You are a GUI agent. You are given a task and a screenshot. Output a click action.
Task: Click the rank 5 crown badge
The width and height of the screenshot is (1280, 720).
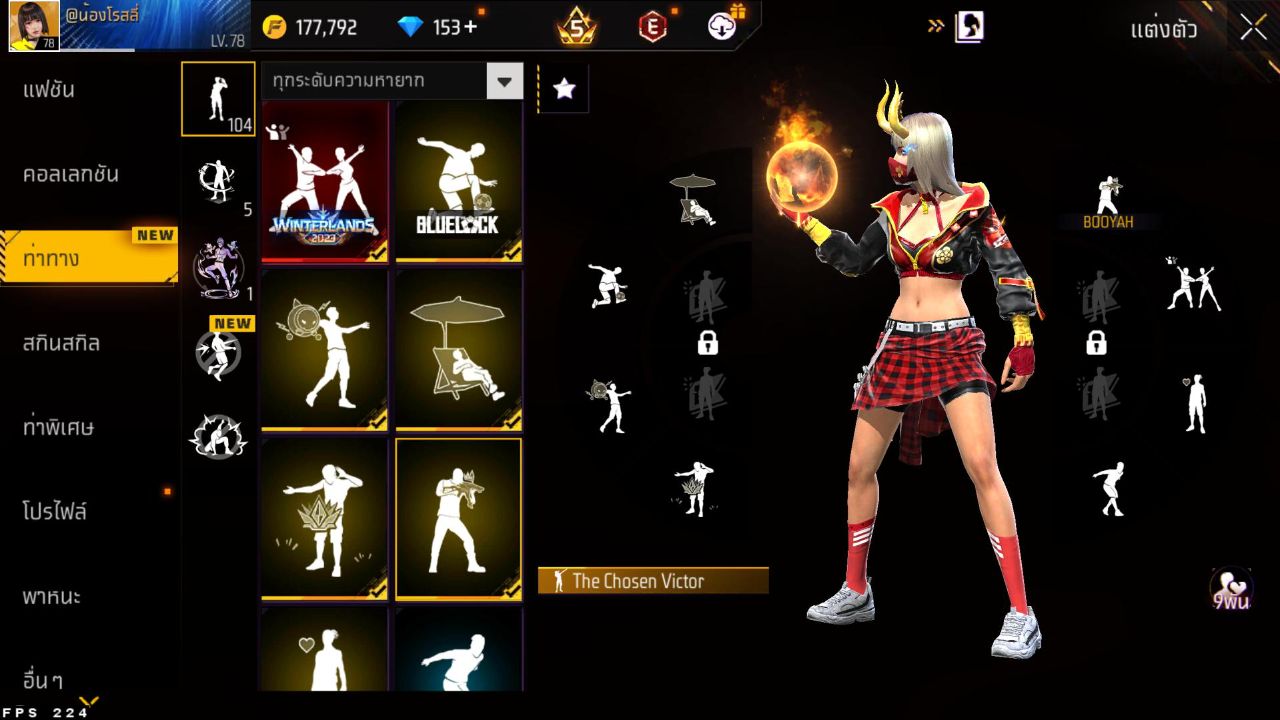pos(575,26)
